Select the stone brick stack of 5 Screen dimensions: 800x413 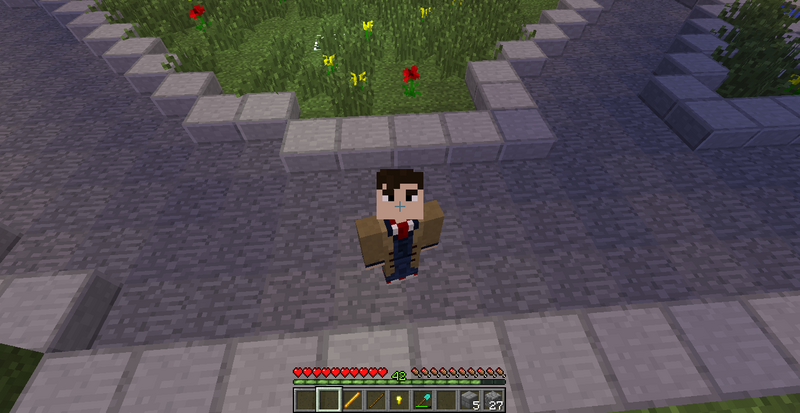(469, 401)
